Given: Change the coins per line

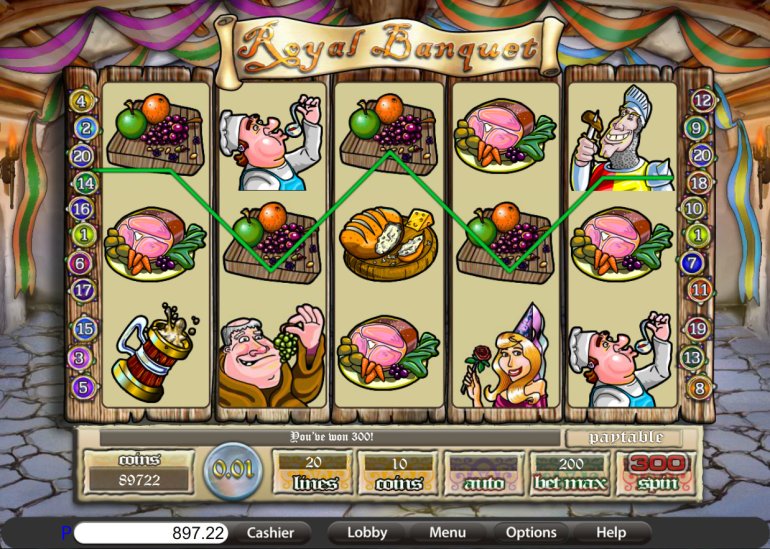Looking at the screenshot, I should [397, 472].
